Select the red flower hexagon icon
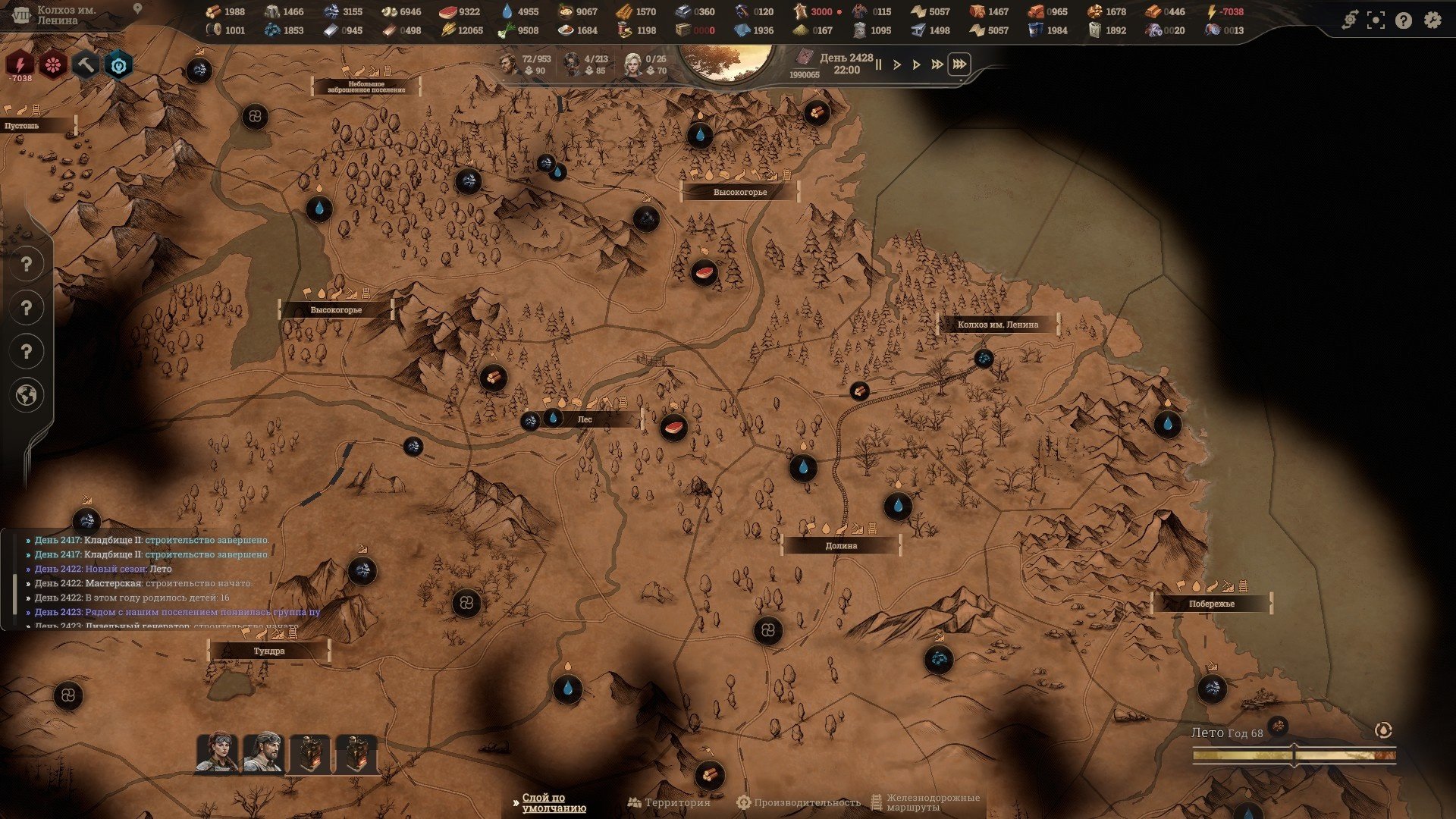This screenshot has height=819, width=1456. [53, 65]
